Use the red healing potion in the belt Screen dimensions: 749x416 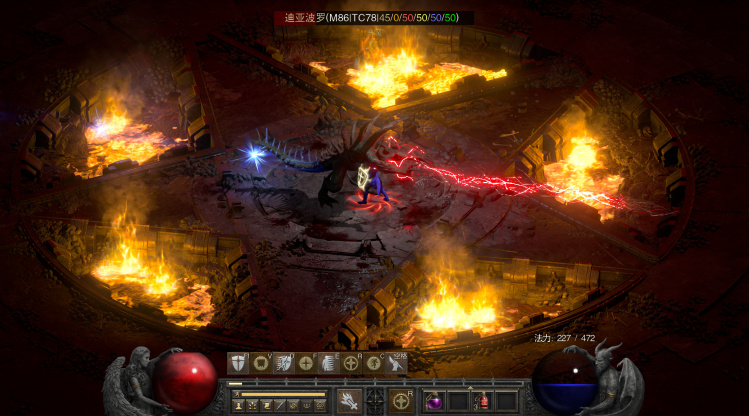(x=483, y=401)
